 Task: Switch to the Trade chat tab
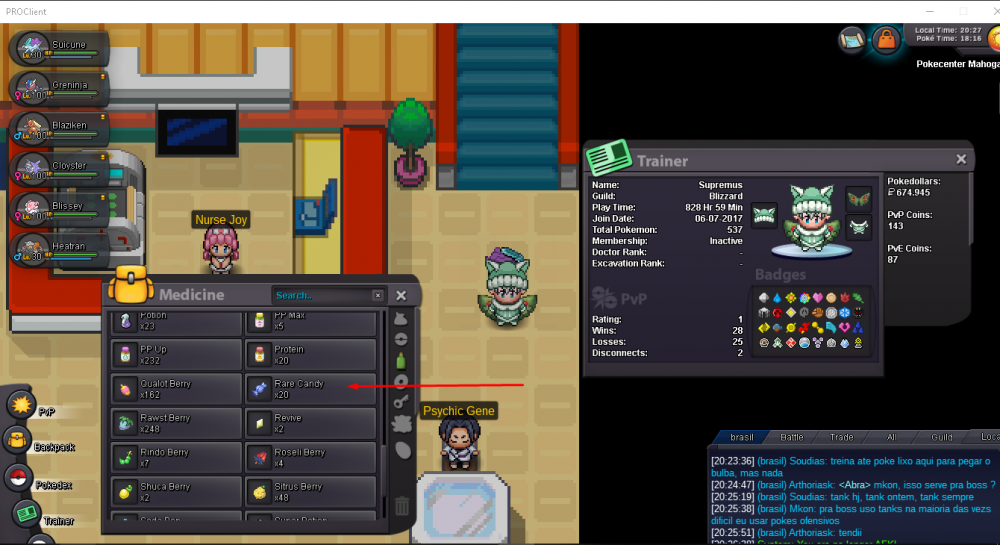pyautogui.click(x=839, y=437)
